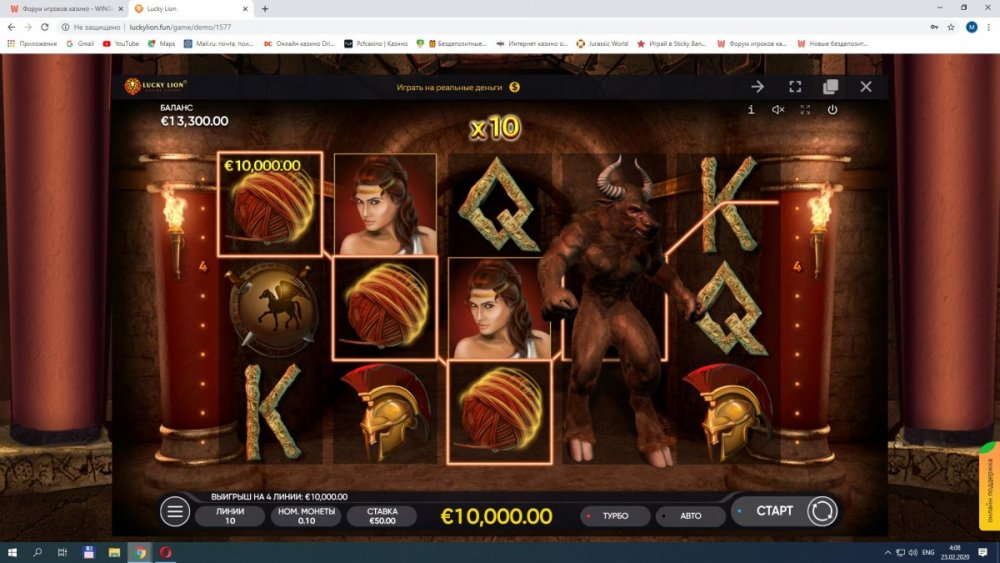The image size is (1000, 563).
Task: Toggle the muted sound speaker icon
Action: click(x=778, y=110)
